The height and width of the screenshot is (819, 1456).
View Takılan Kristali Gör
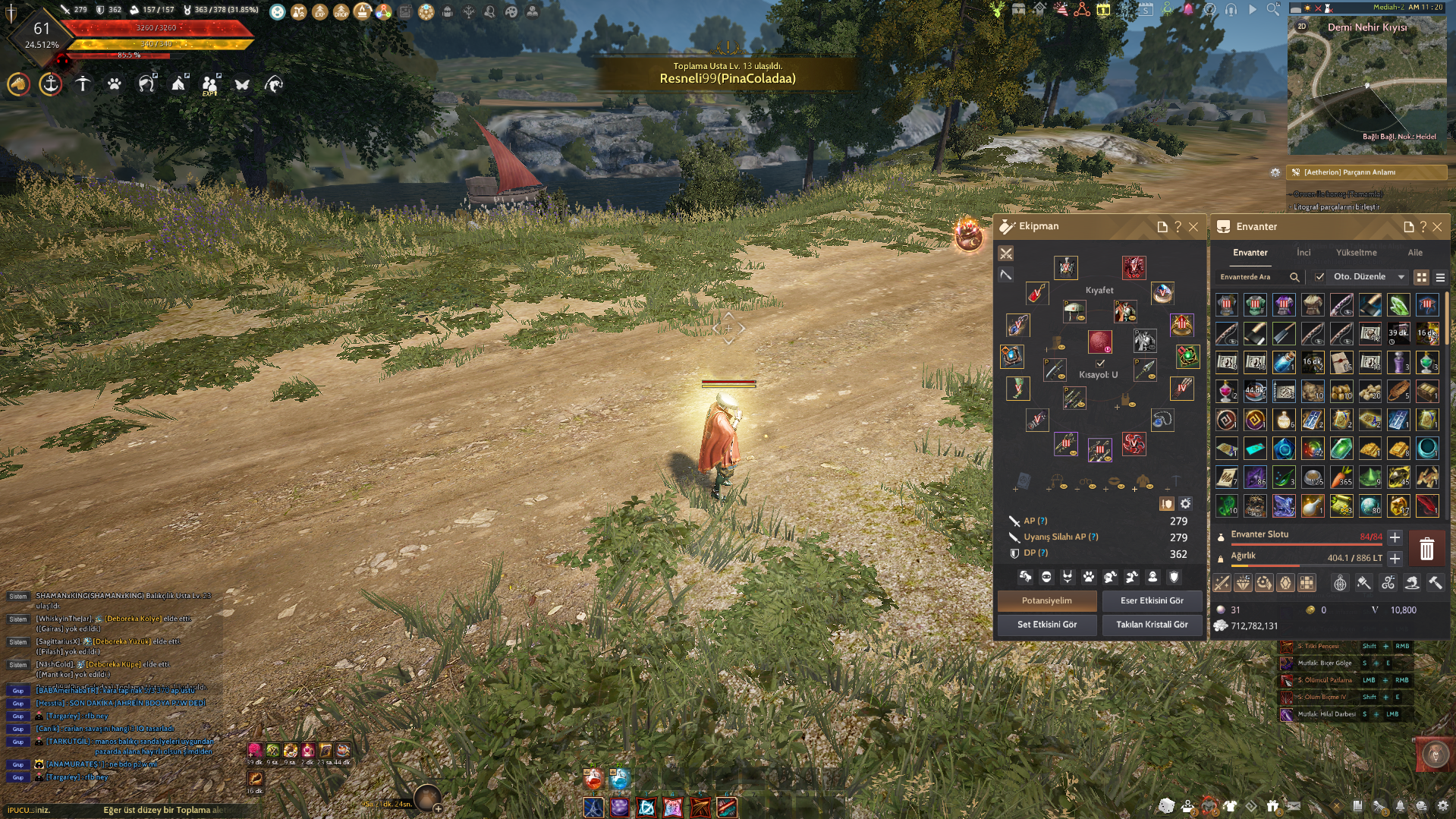[x=1152, y=625]
